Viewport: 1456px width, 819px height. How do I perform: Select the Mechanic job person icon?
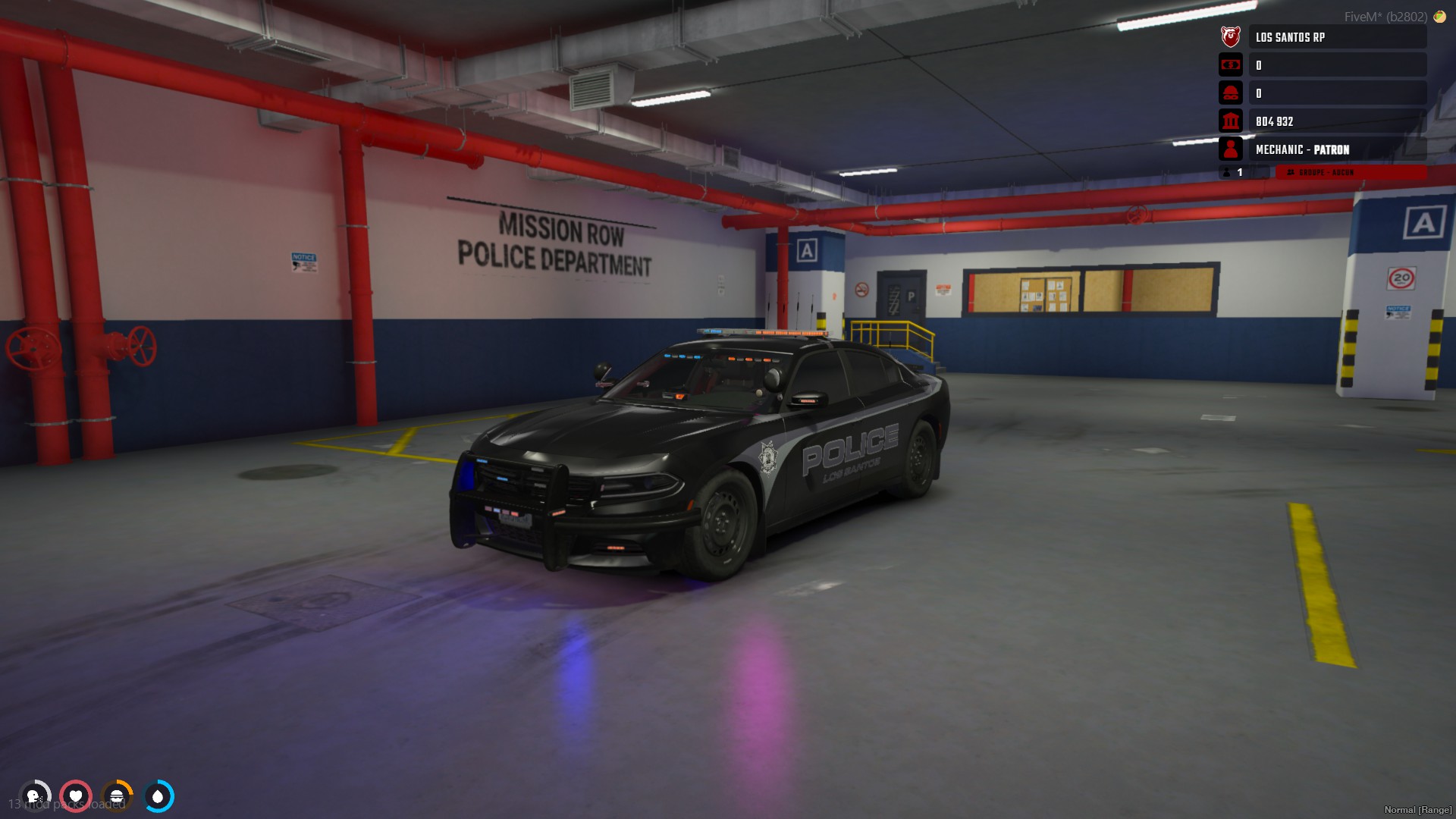[x=1230, y=149]
